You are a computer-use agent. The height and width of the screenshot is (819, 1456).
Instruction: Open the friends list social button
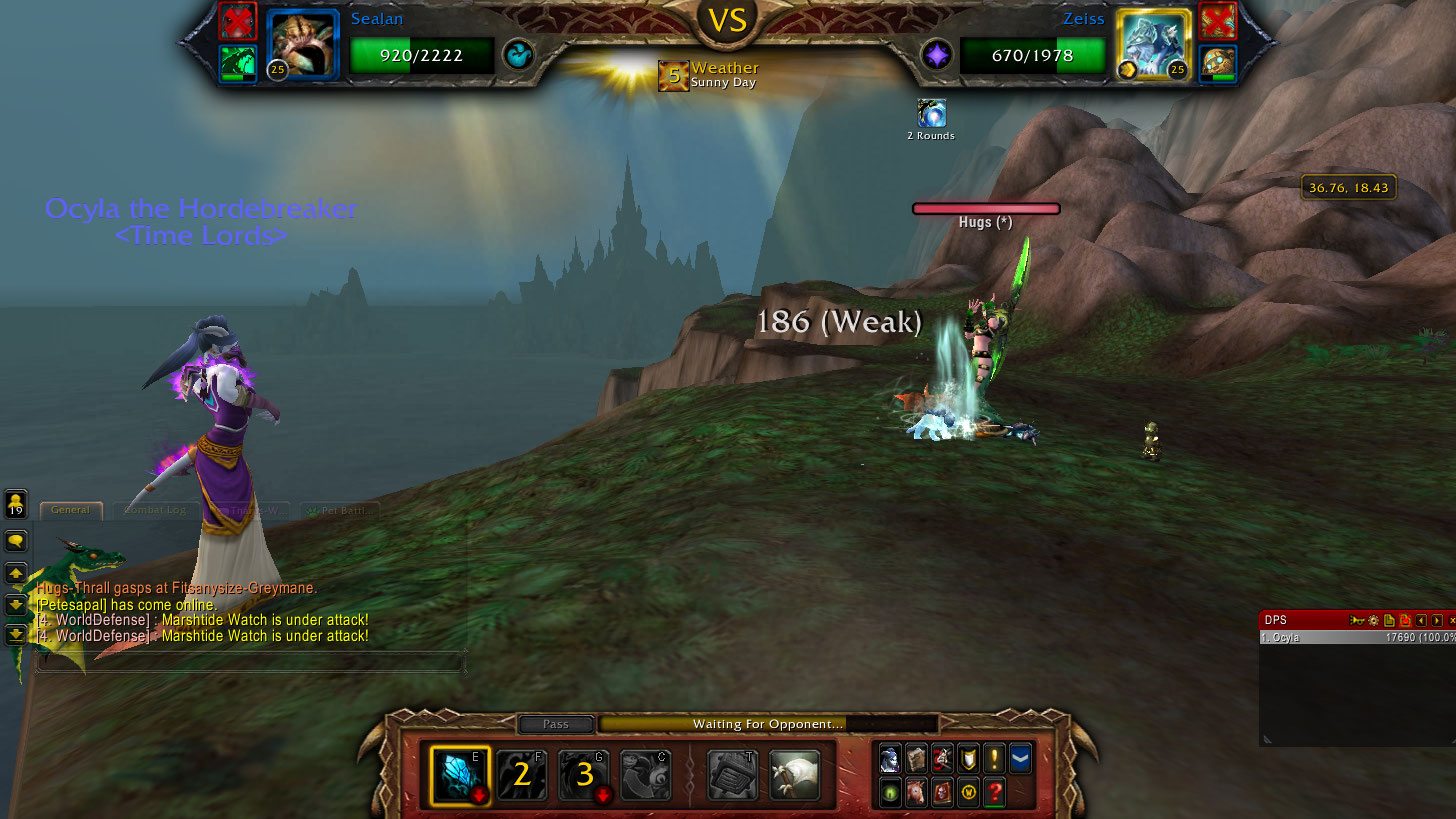pyautogui.click(x=16, y=503)
